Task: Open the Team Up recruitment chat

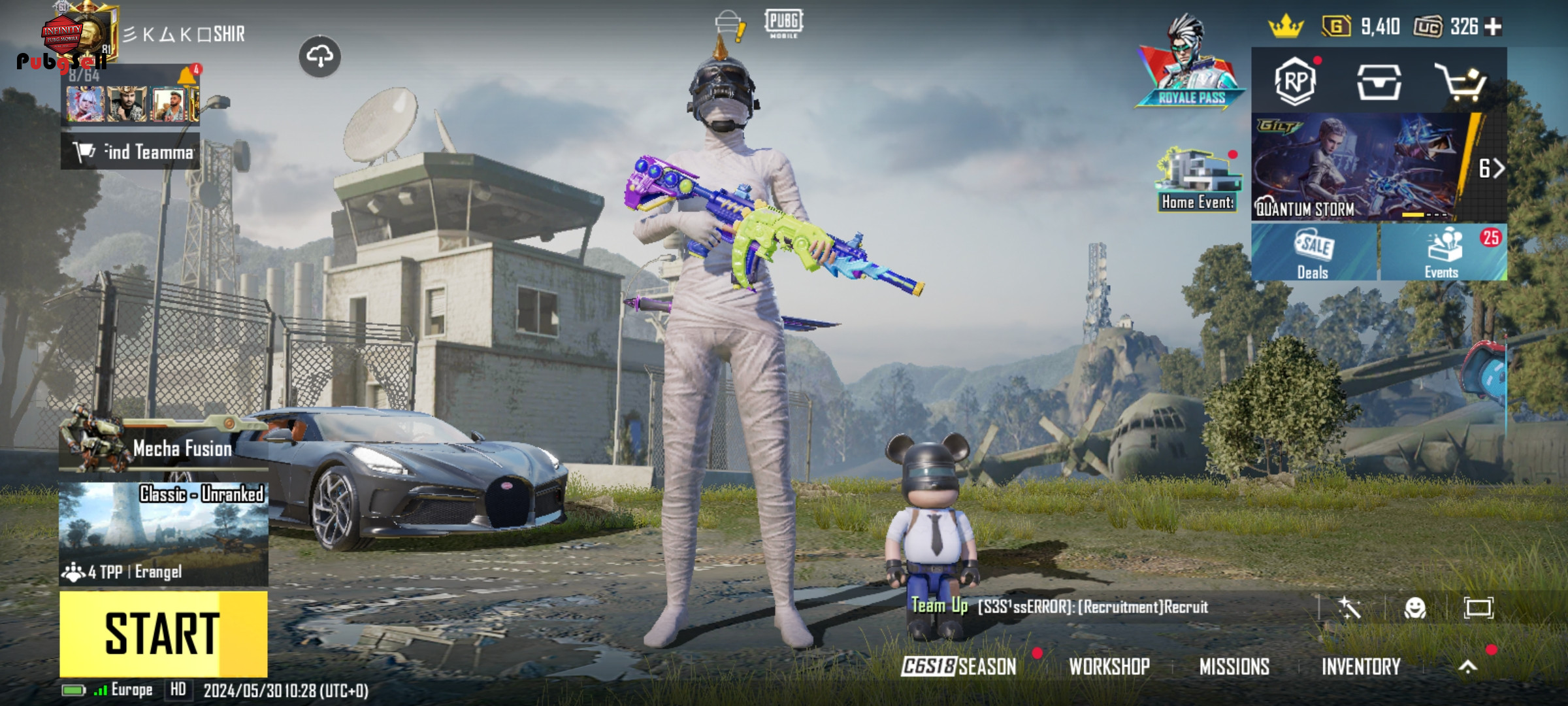Action: tap(1060, 607)
